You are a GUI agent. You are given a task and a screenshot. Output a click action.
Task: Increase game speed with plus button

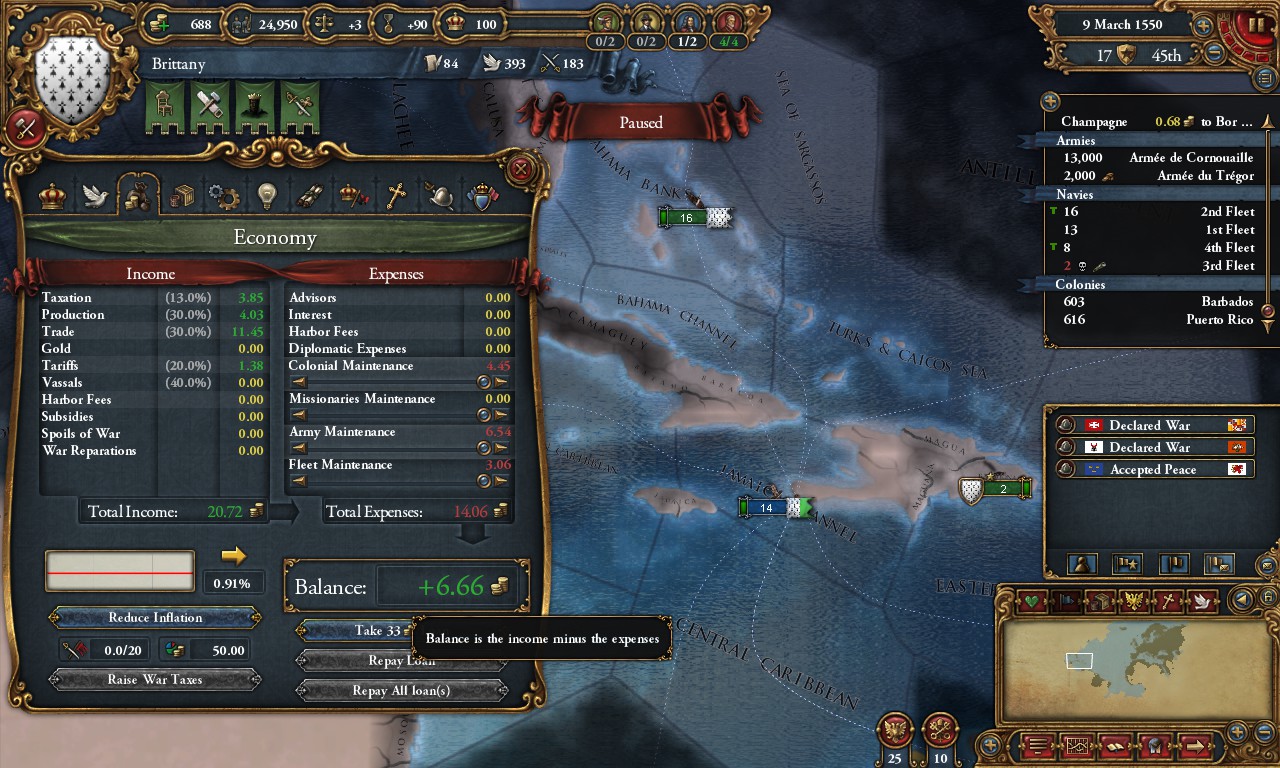1203,25
